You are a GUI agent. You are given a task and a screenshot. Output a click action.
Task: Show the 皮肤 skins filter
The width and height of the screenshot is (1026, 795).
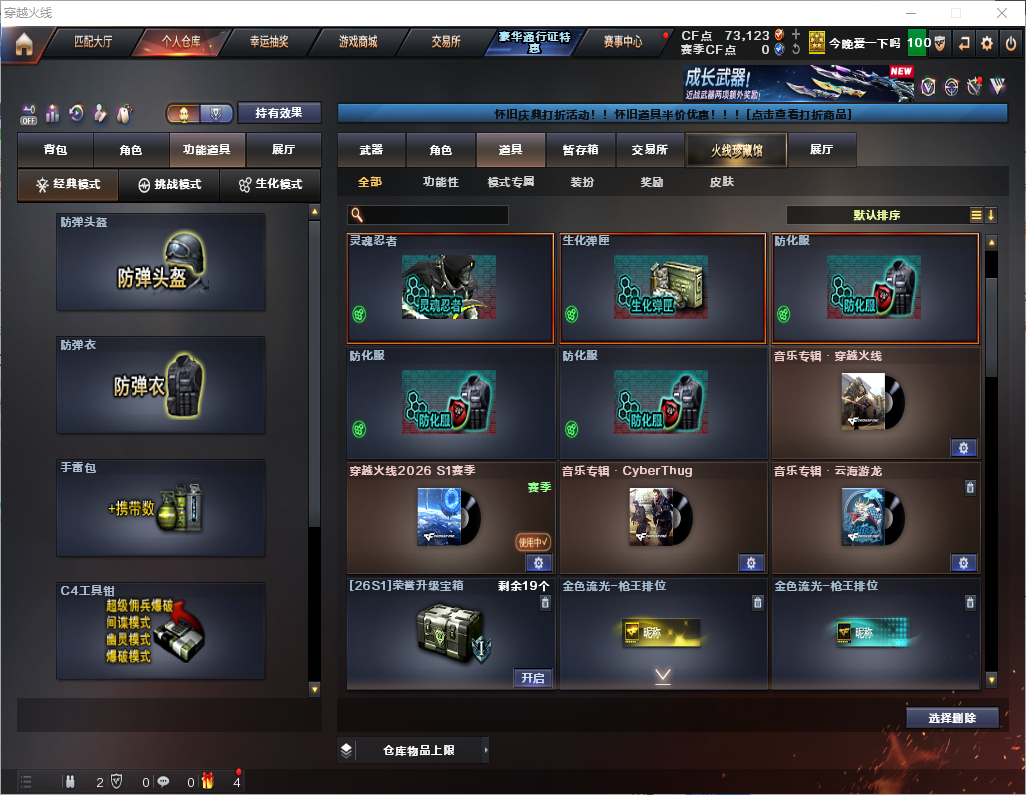click(x=721, y=182)
